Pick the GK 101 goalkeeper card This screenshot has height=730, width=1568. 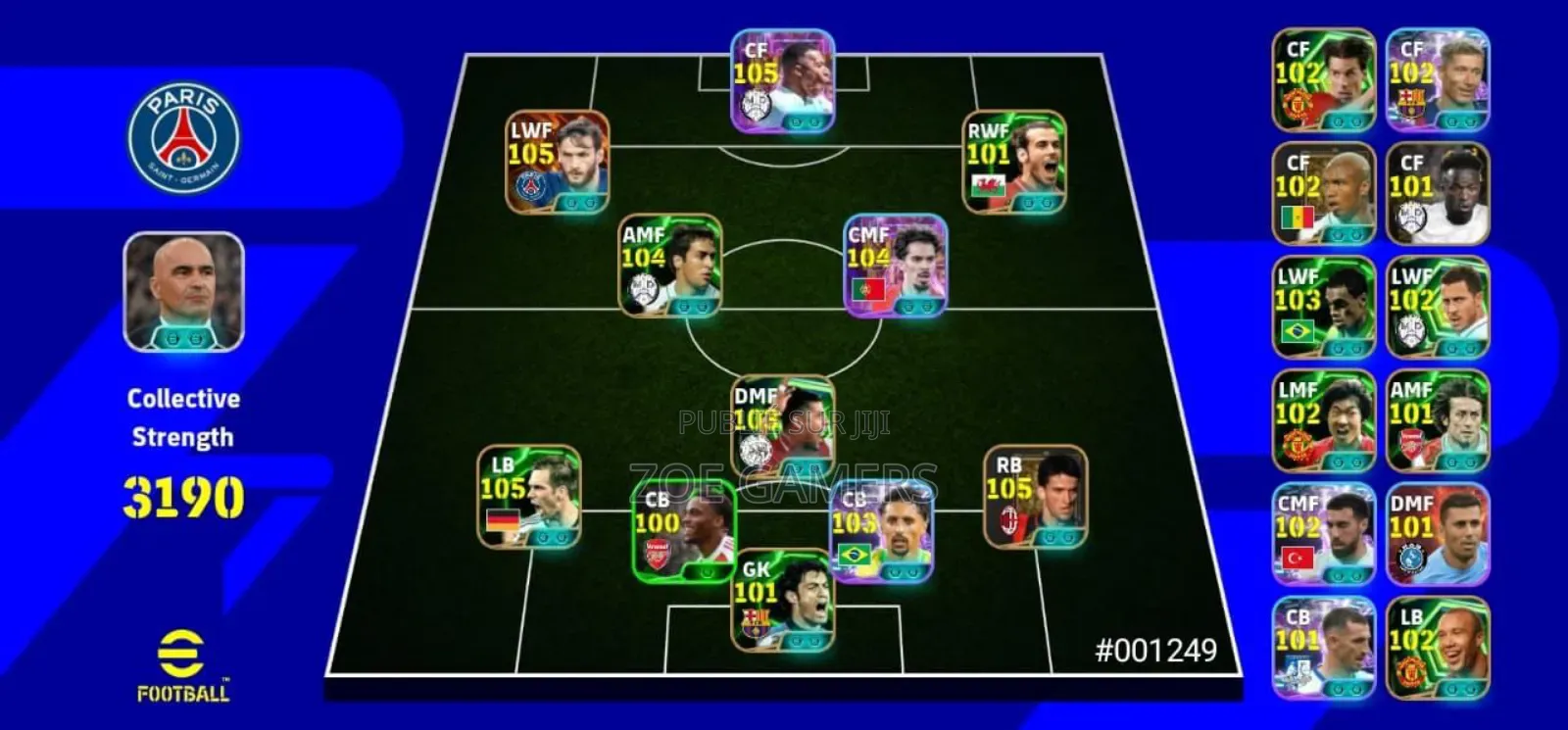783,600
